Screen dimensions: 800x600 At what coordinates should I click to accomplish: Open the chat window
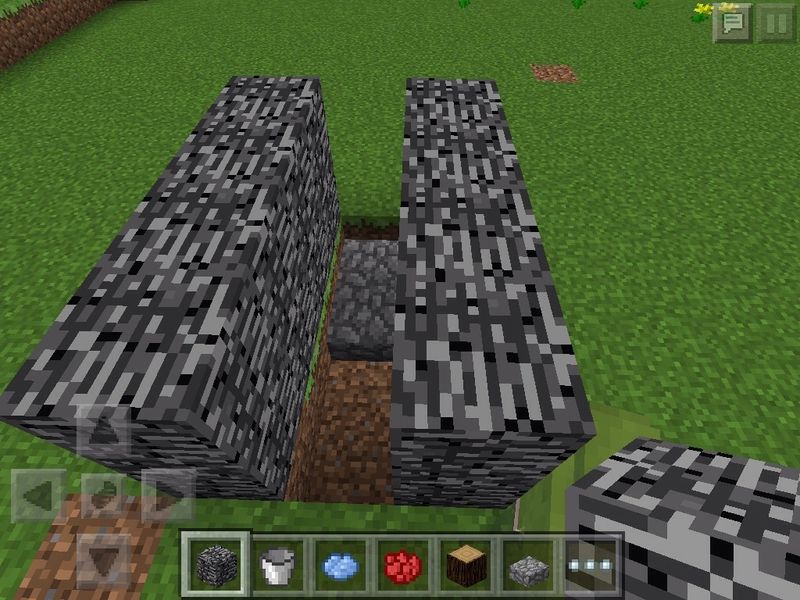coord(731,22)
